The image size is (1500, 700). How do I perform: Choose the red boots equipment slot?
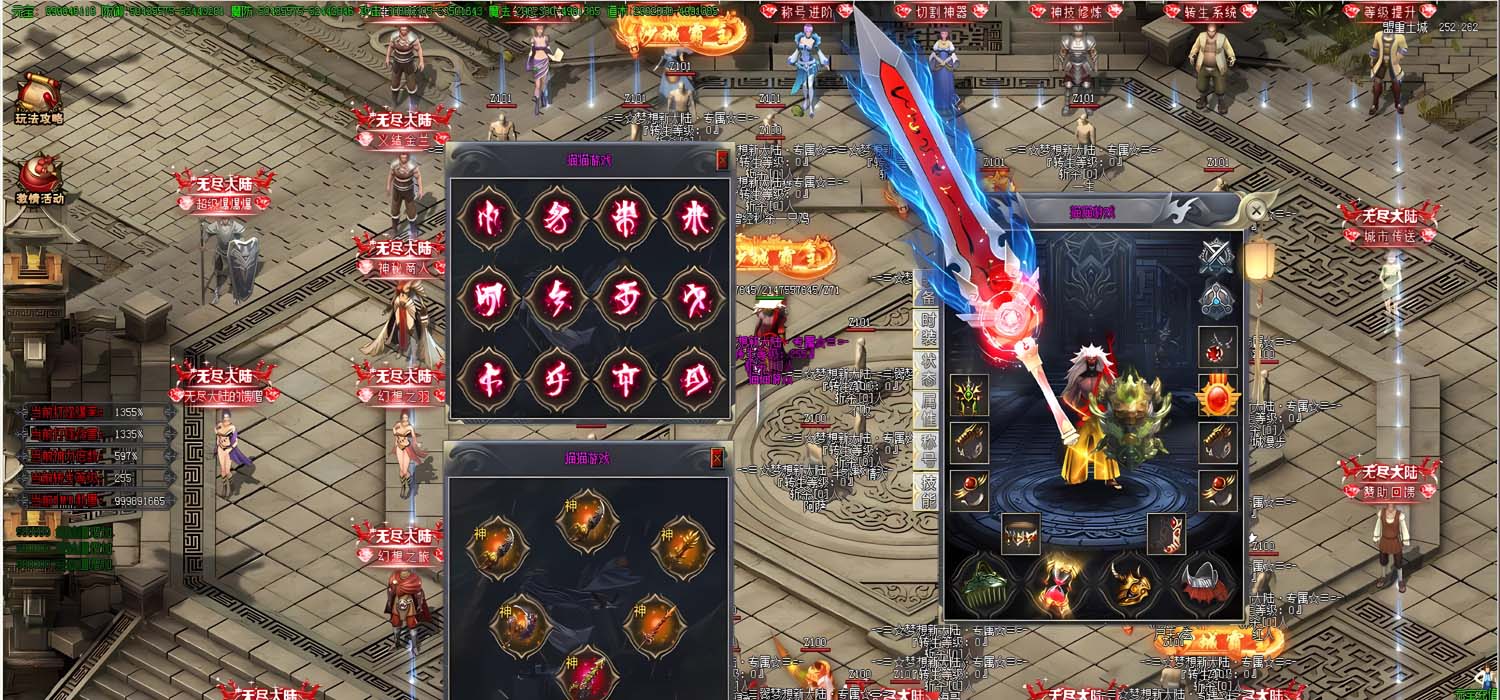tap(1166, 534)
